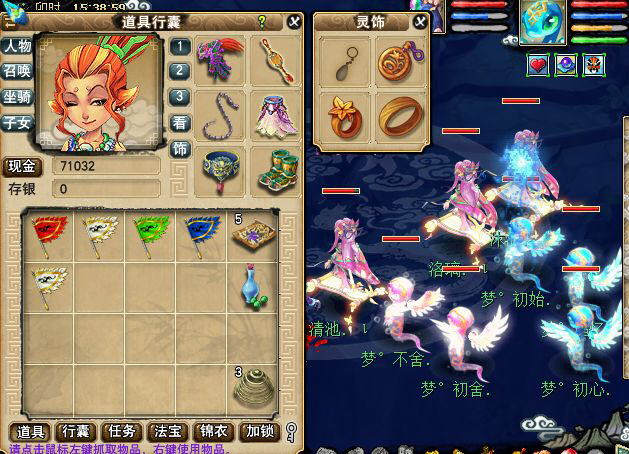629x454 pixels.
Task: Select the red flag inventory slot
Action: (45, 234)
